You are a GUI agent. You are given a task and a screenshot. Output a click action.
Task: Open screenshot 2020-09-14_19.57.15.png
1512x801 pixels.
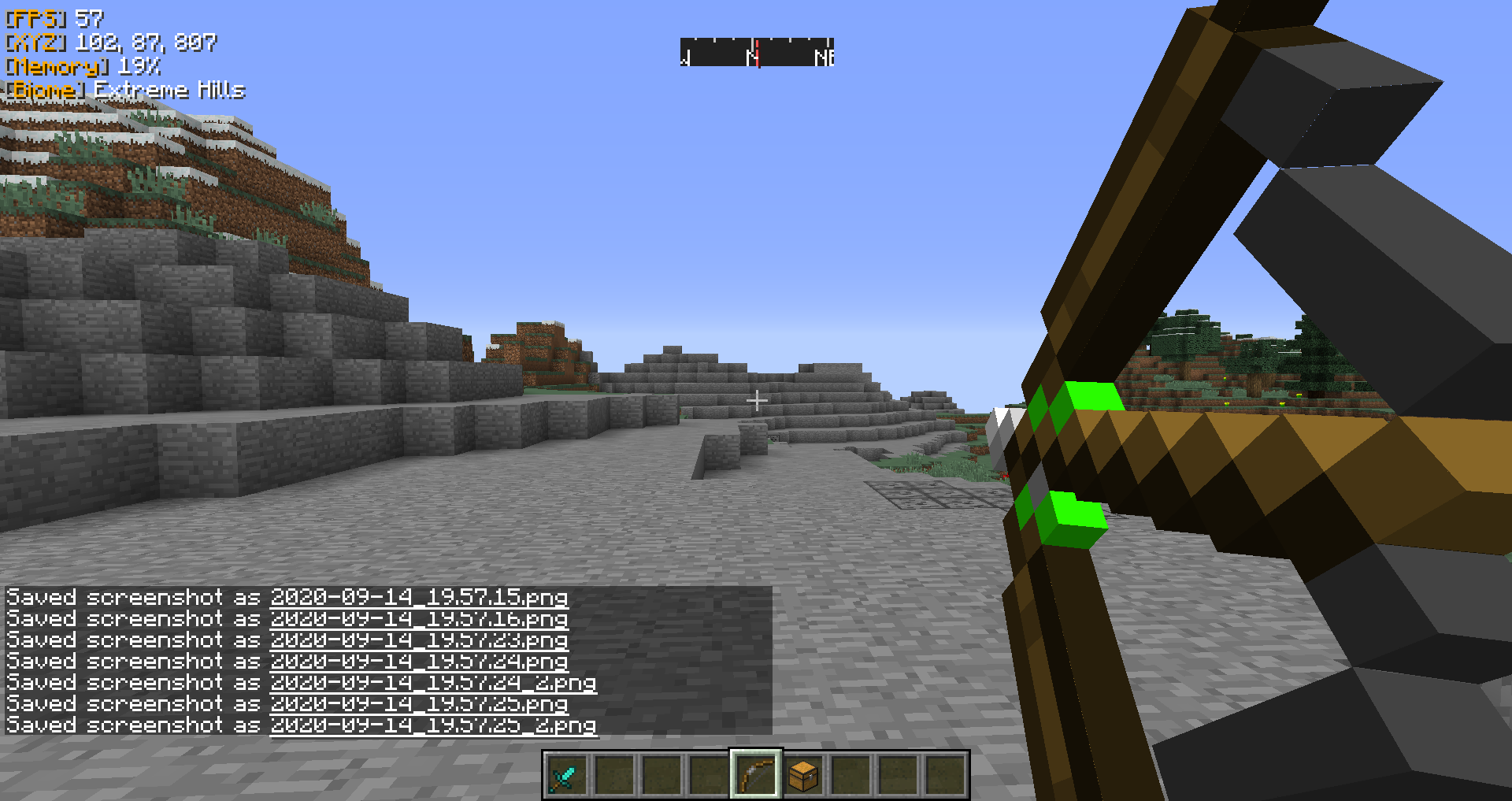pyautogui.click(x=419, y=597)
